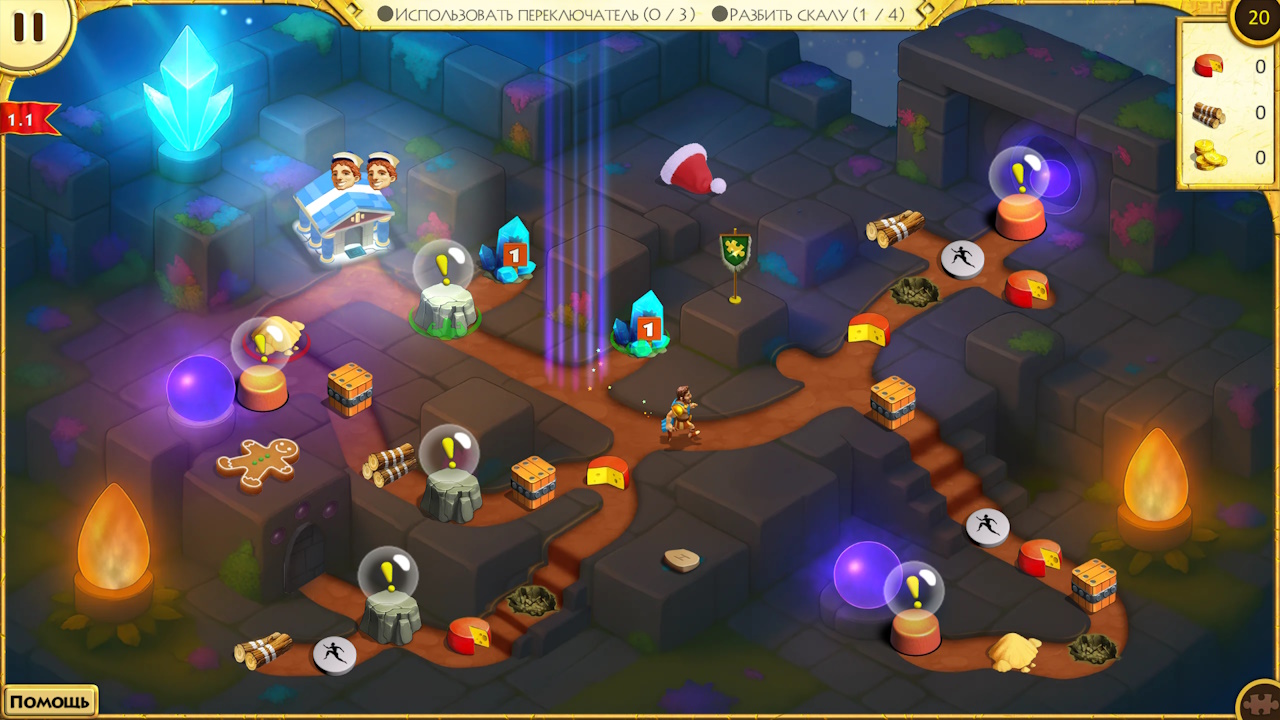
Task: Click the puzzle piece icon
Action: (x=1262, y=703)
